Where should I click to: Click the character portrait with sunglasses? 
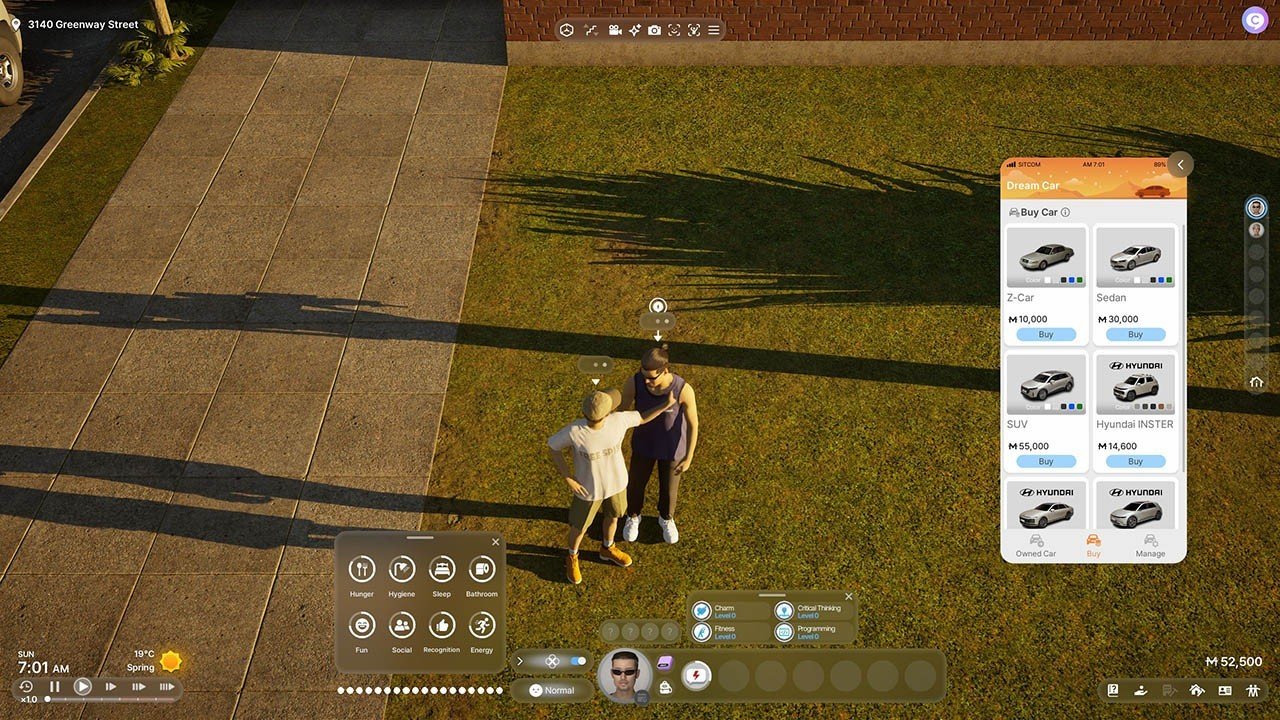point(624,674)
